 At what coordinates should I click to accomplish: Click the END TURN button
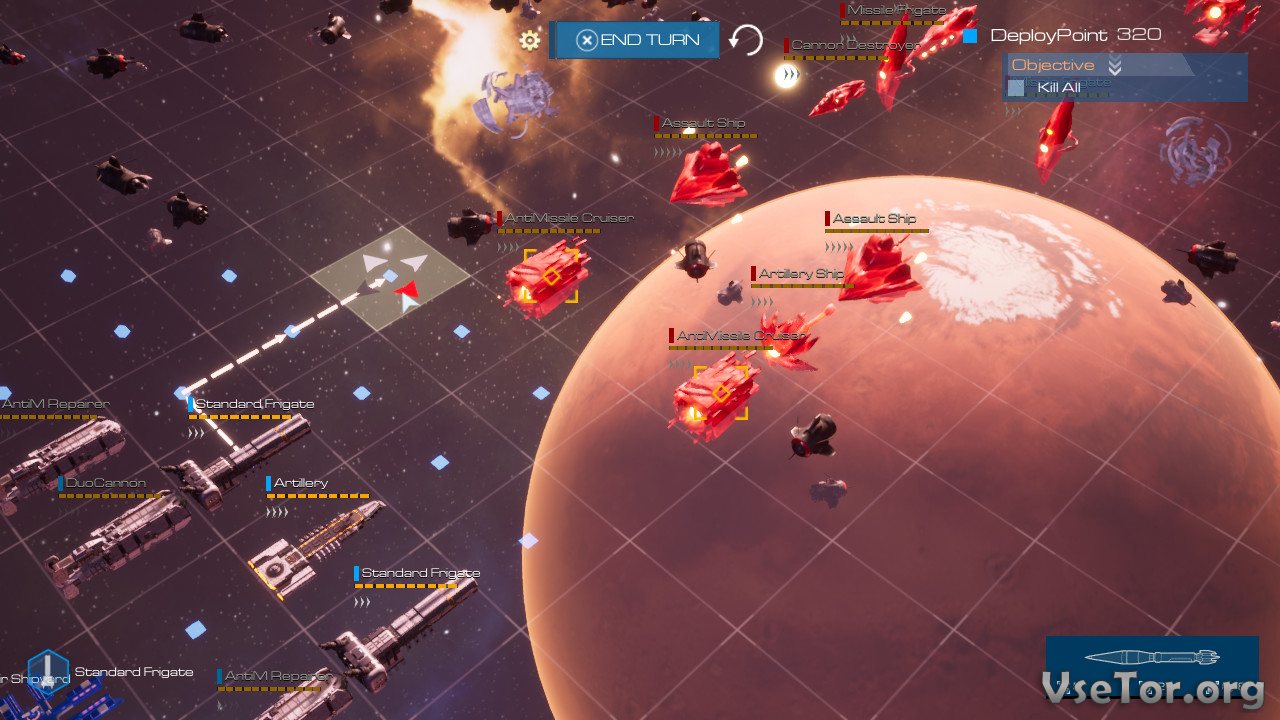click(635, 40)
